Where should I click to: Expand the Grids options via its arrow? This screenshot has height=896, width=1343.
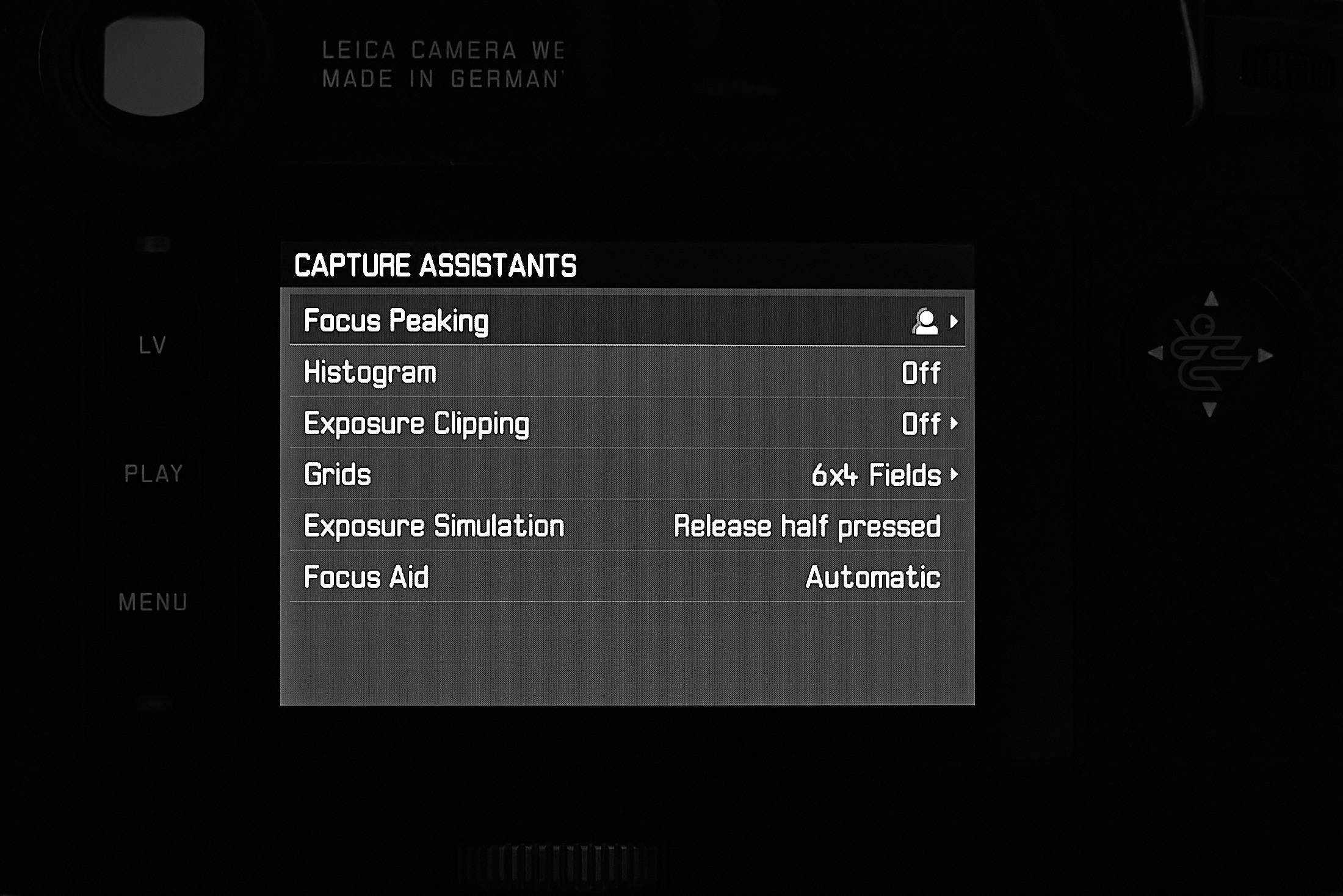955,474
